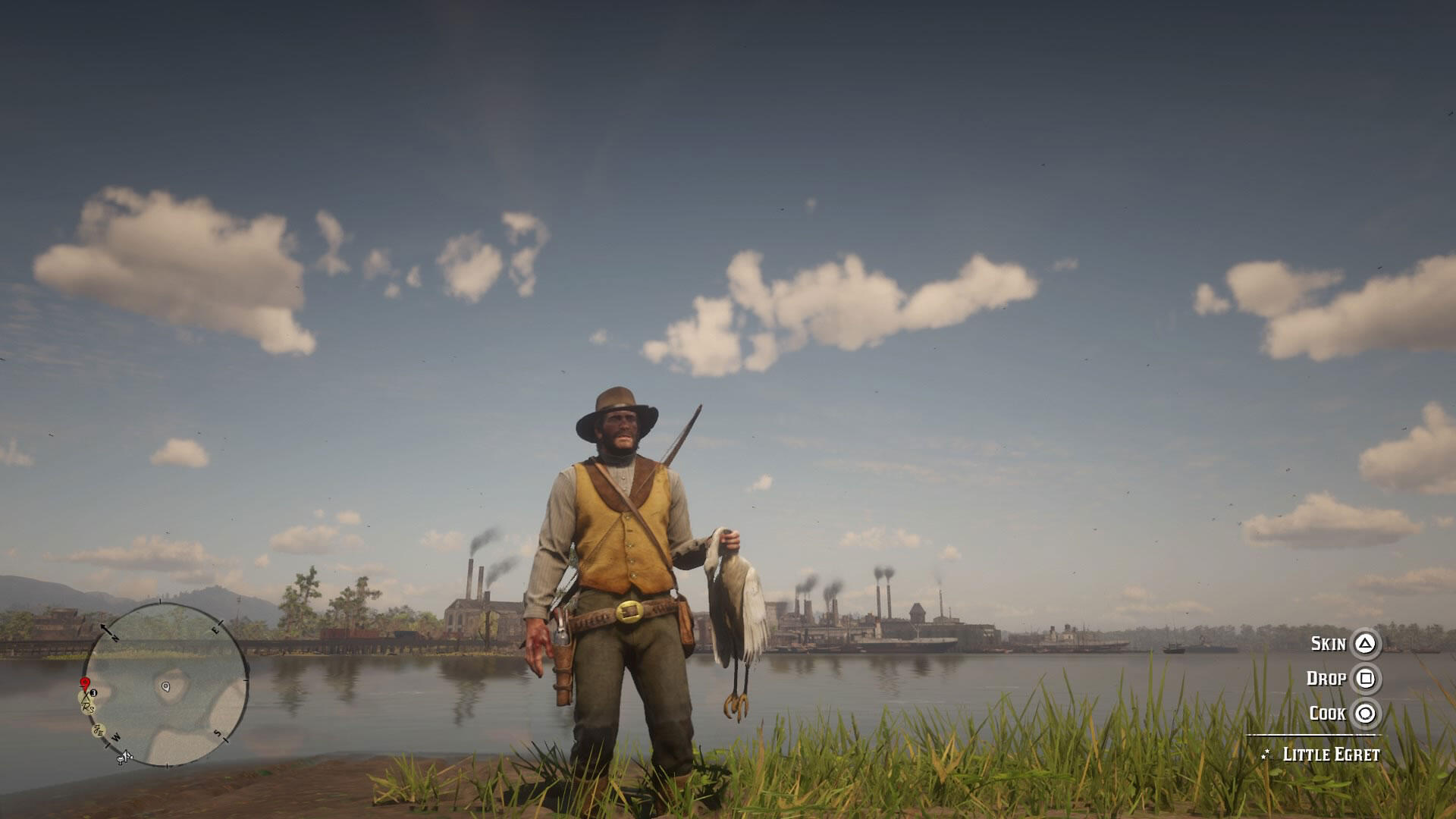This screenshot has height=819, width=1456.
Task: Click the camp icon at minimap bottom edge
Action: click(124, 758)
